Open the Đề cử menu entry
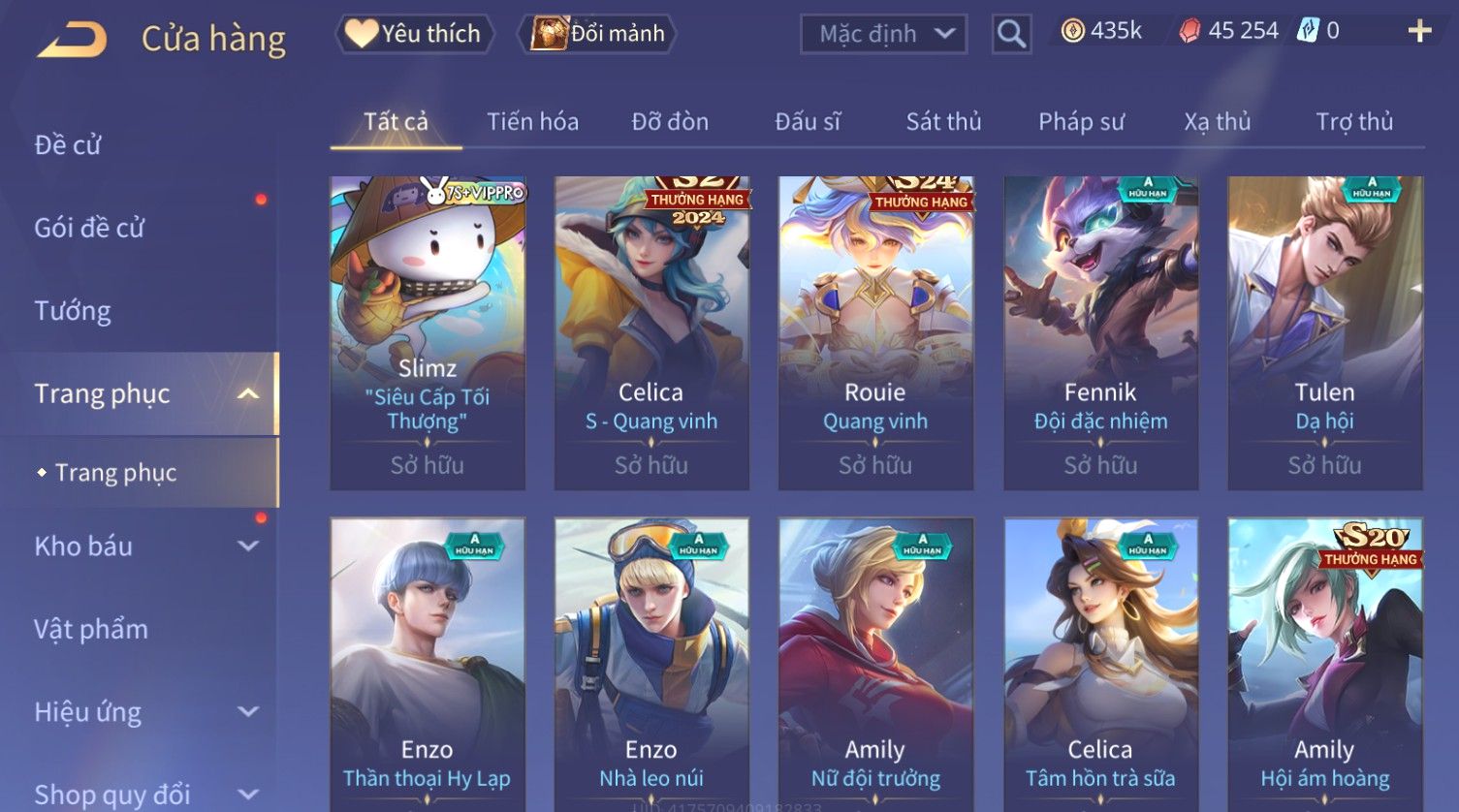Viewport: 1459px width, 812px height. [x=68, y=145]
